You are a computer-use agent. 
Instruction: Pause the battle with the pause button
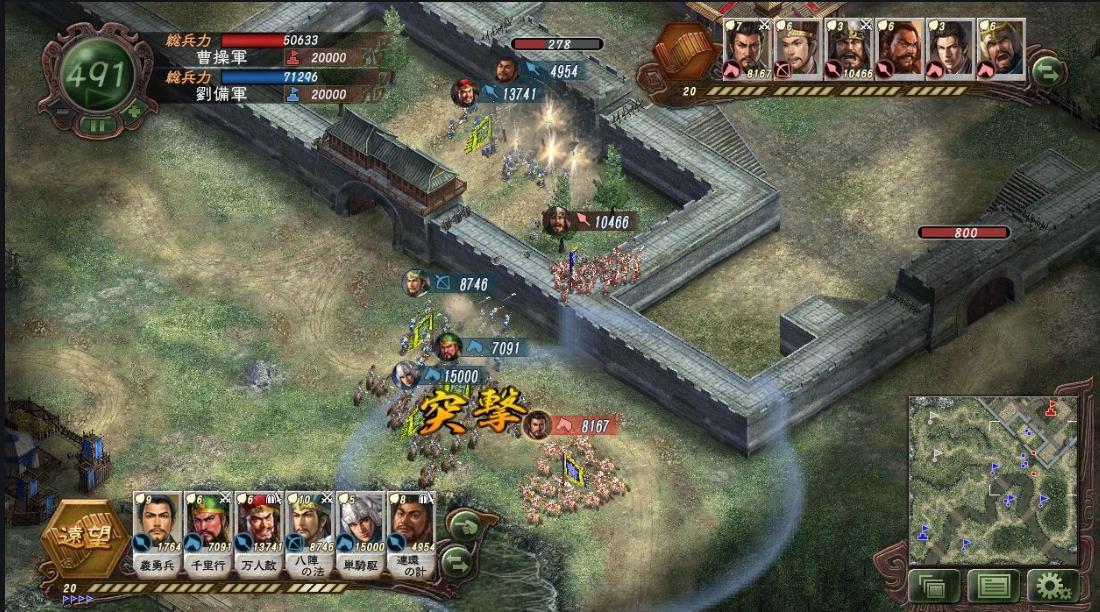click(97, 125)
